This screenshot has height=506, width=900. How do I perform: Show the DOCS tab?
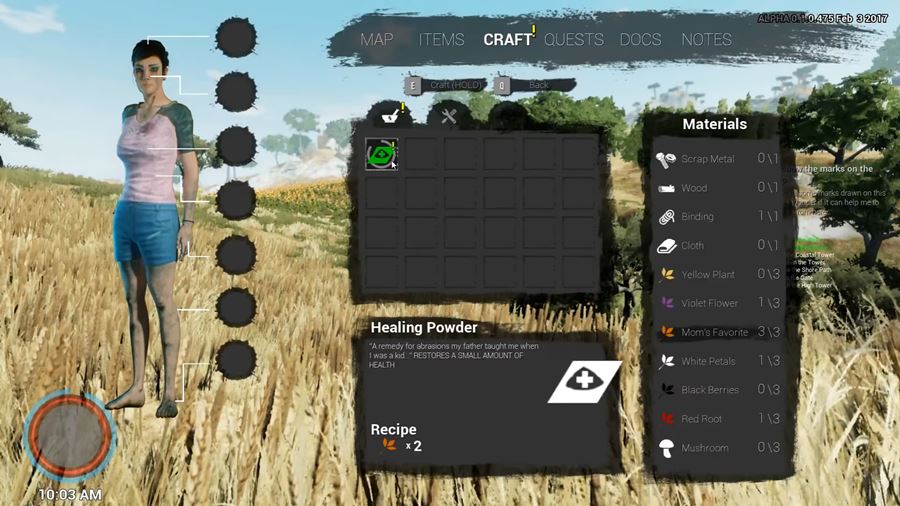tap(640, 40)
